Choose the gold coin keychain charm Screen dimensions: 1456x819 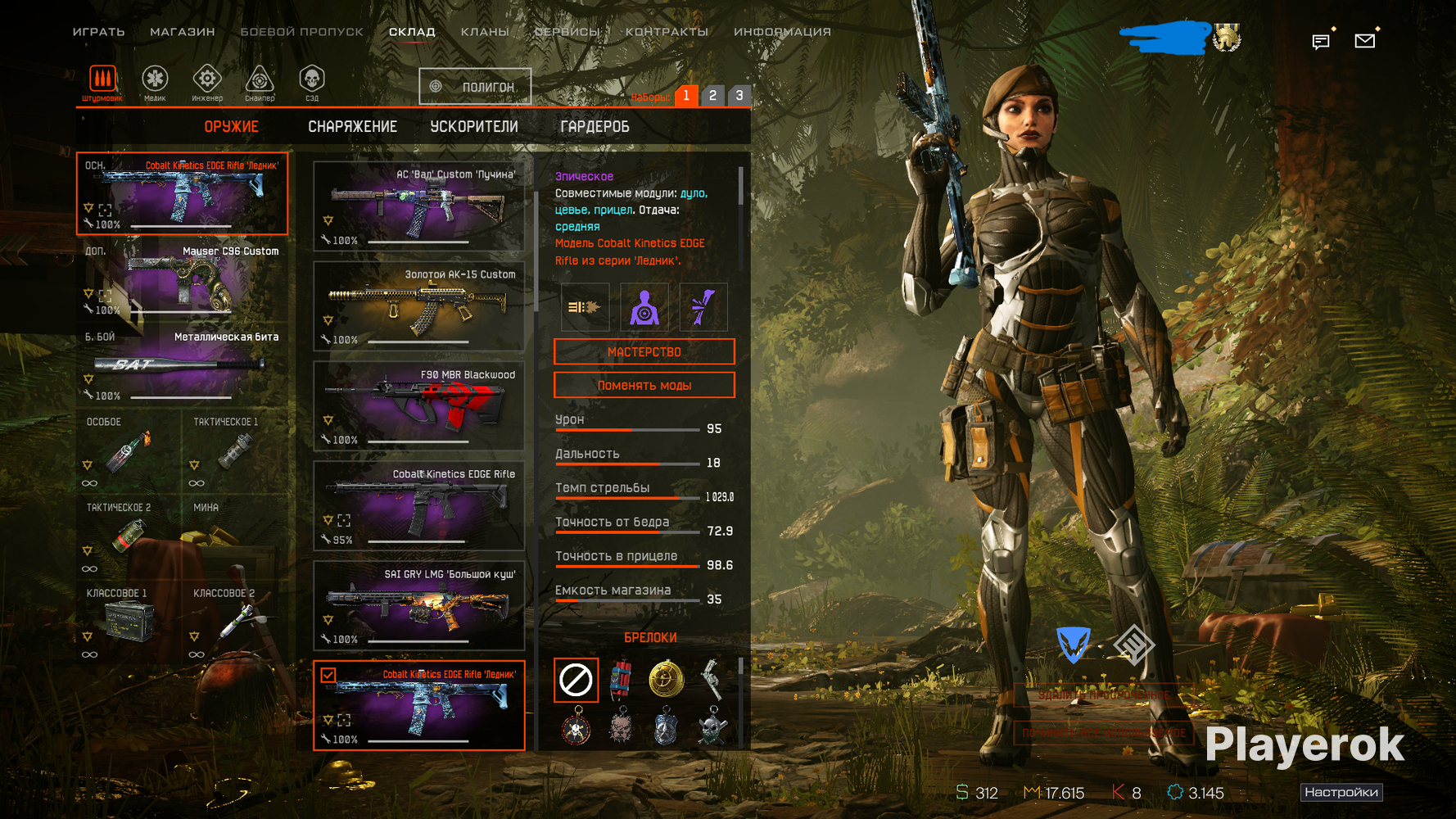pos(666,680)
